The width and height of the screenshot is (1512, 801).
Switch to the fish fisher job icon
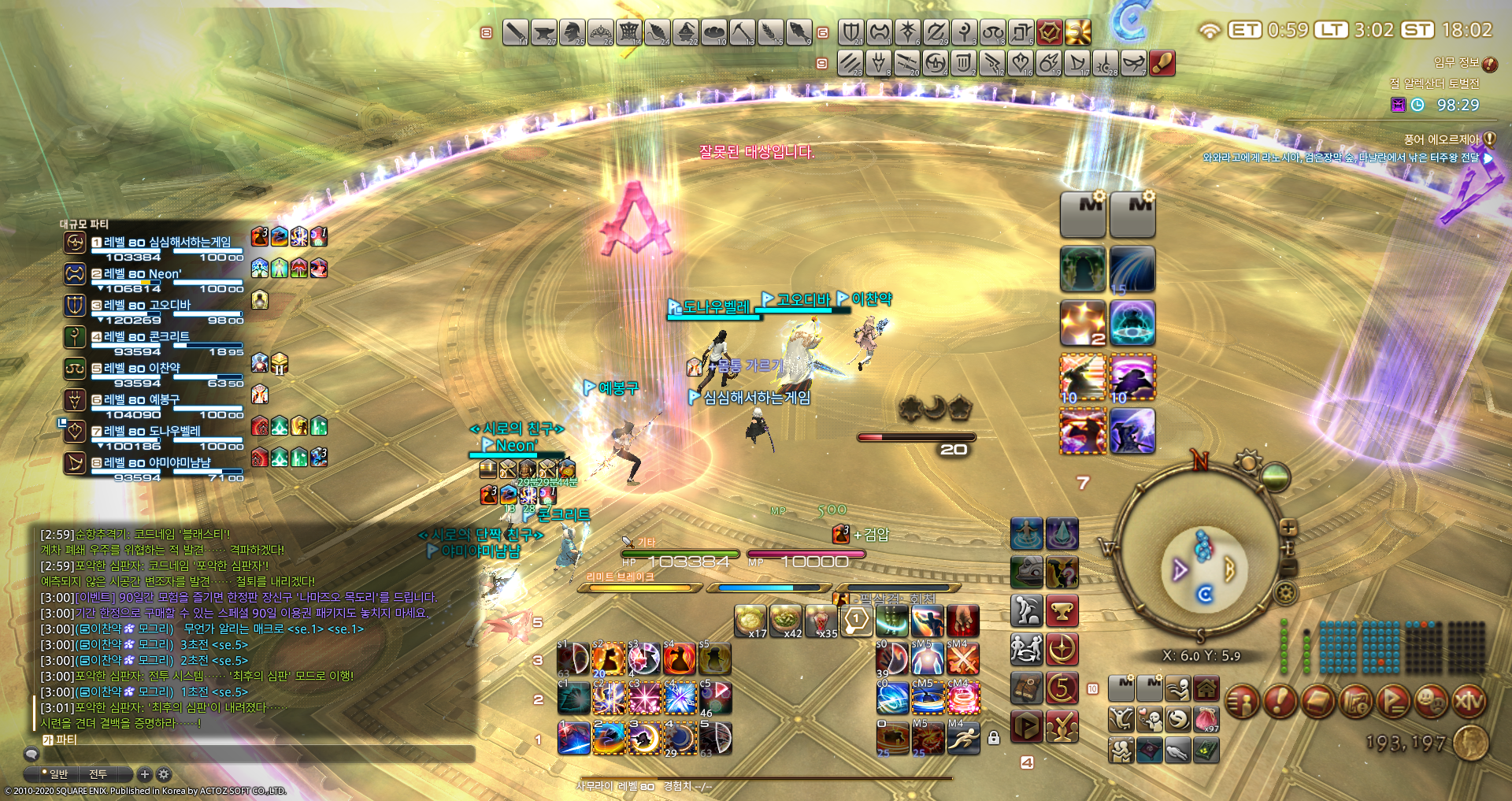799,32
